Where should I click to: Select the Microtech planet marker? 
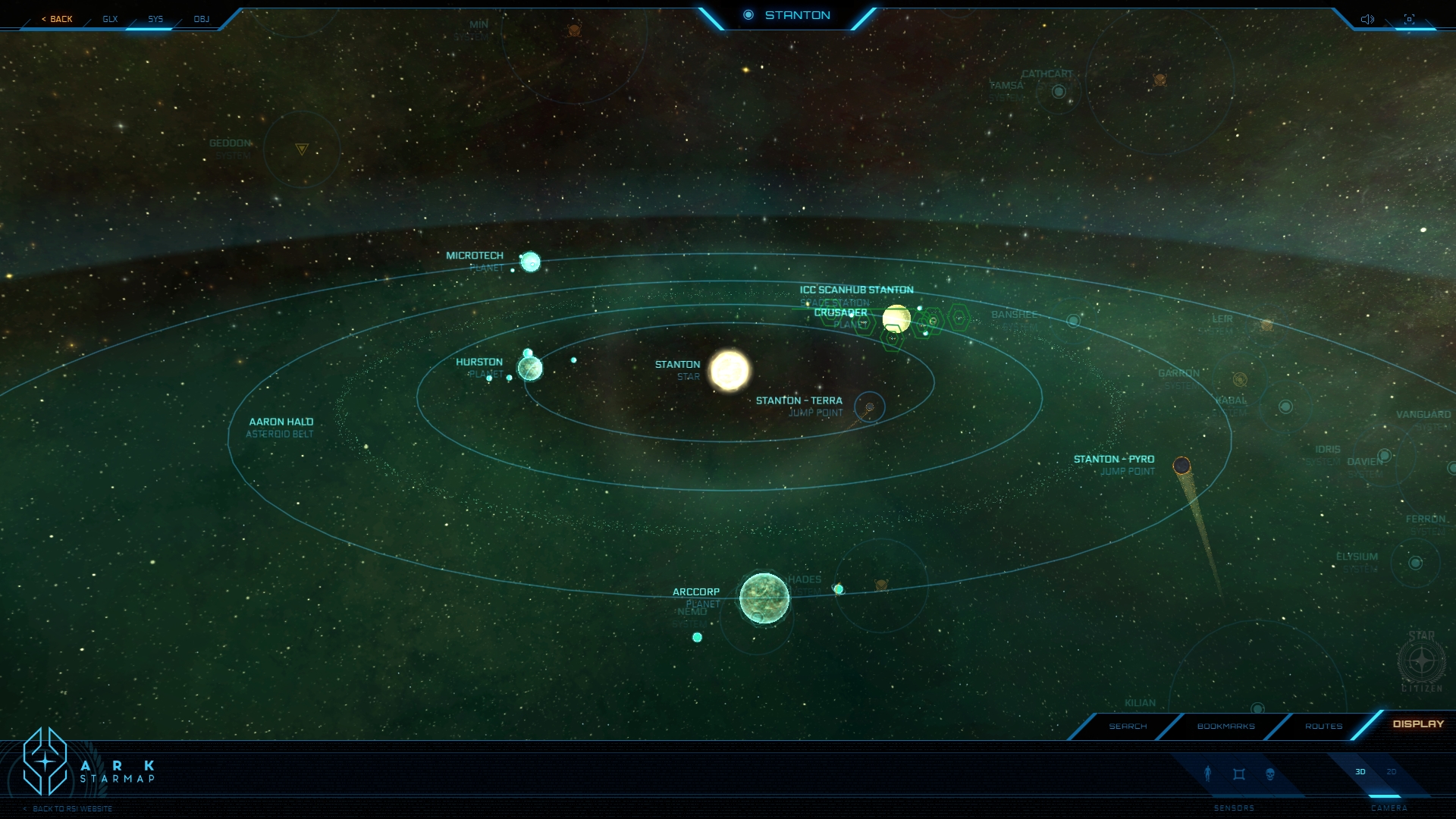531,262
